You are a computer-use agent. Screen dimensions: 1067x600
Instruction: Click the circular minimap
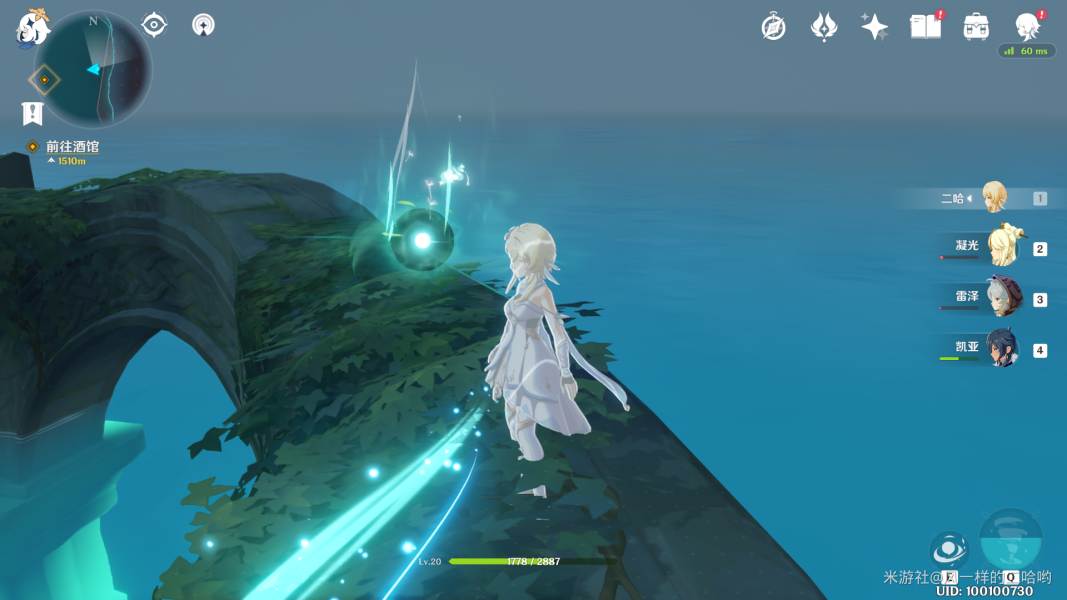click(x=94, y=69)
